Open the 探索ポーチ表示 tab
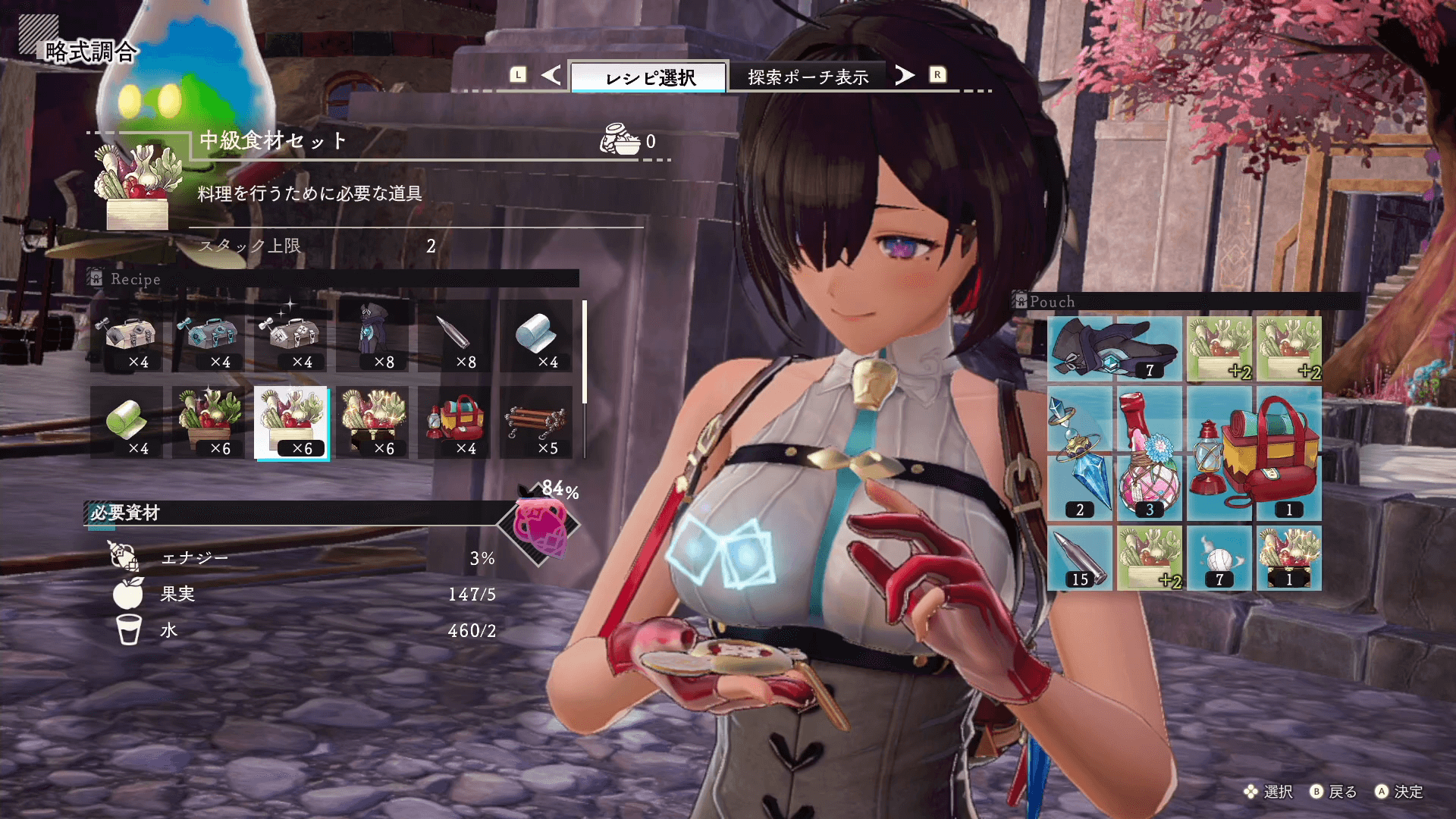This screenshot has height=819, width=1456. [808, 77]
